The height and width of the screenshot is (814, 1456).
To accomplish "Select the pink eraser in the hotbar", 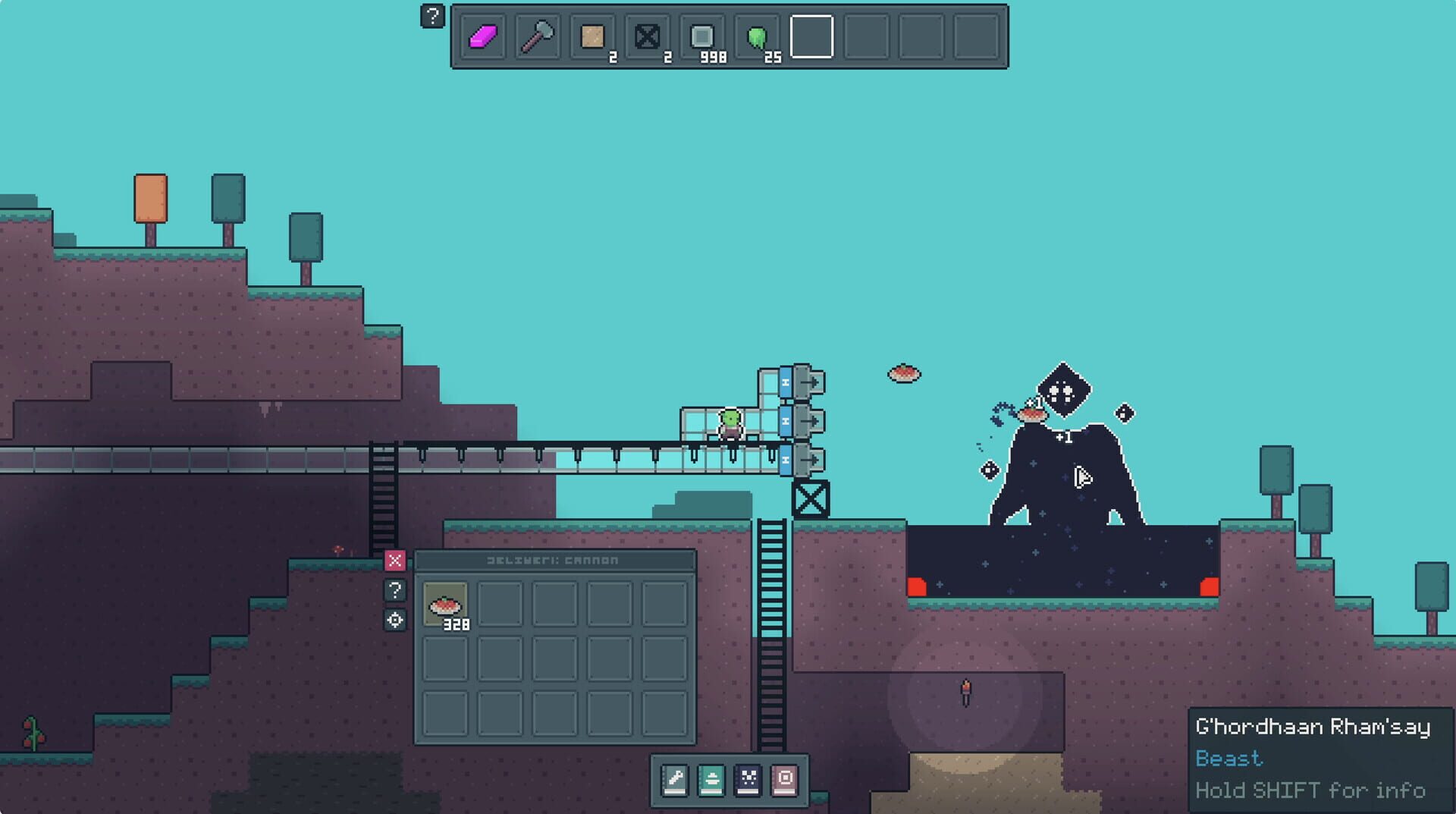I will tap(482, 36).
